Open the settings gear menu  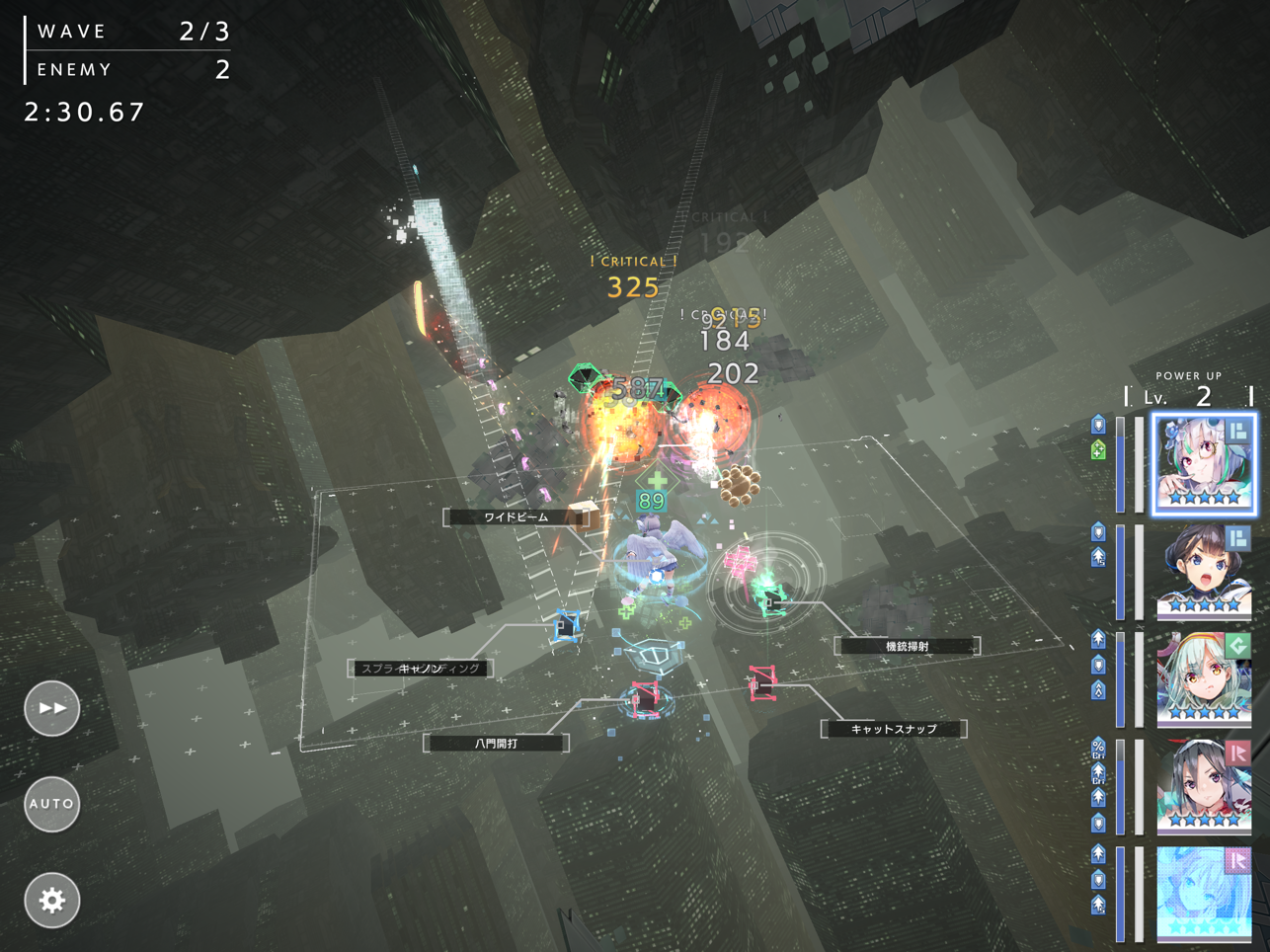click(x=50, y=900)
